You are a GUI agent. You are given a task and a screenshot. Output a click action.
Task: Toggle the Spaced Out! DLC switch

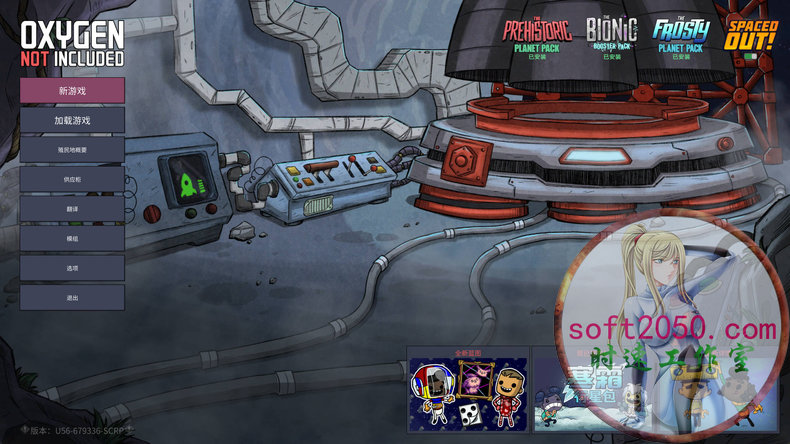pyautogui.click(x=751, y=57)
